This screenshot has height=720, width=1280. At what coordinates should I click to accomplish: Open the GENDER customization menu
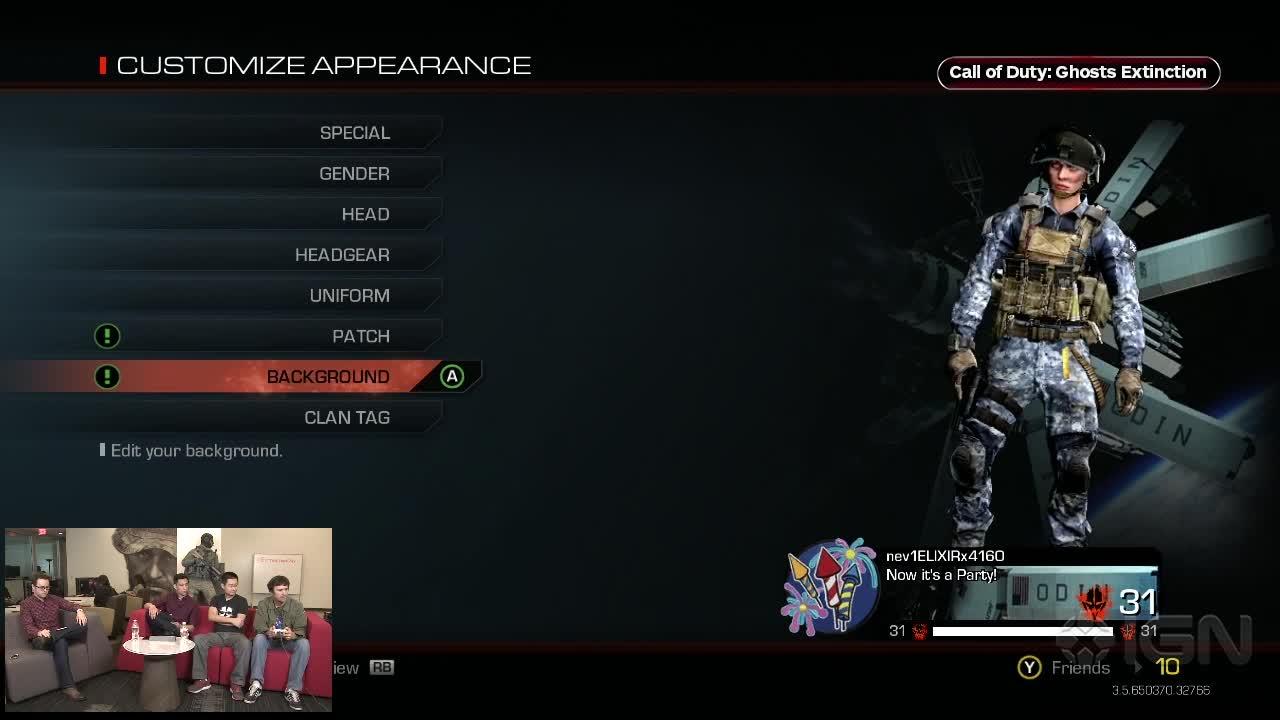click(356, 173)
